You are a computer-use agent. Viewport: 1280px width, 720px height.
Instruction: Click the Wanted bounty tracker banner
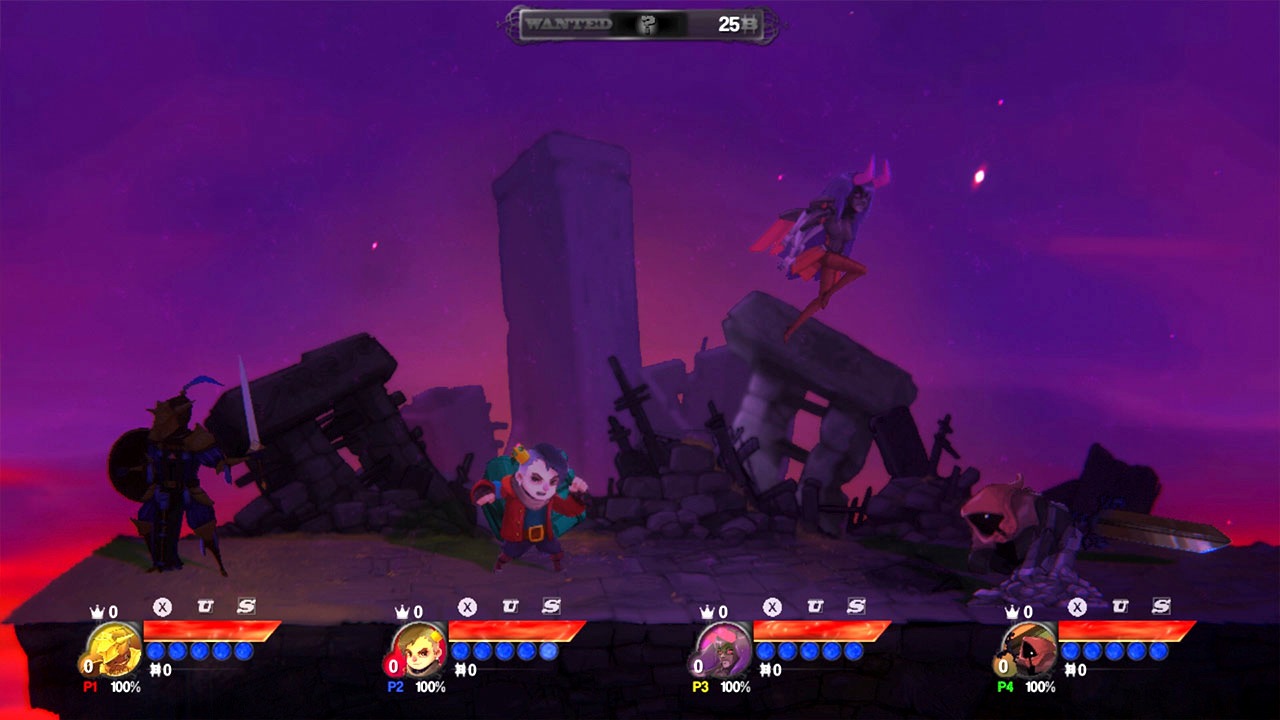641,25
